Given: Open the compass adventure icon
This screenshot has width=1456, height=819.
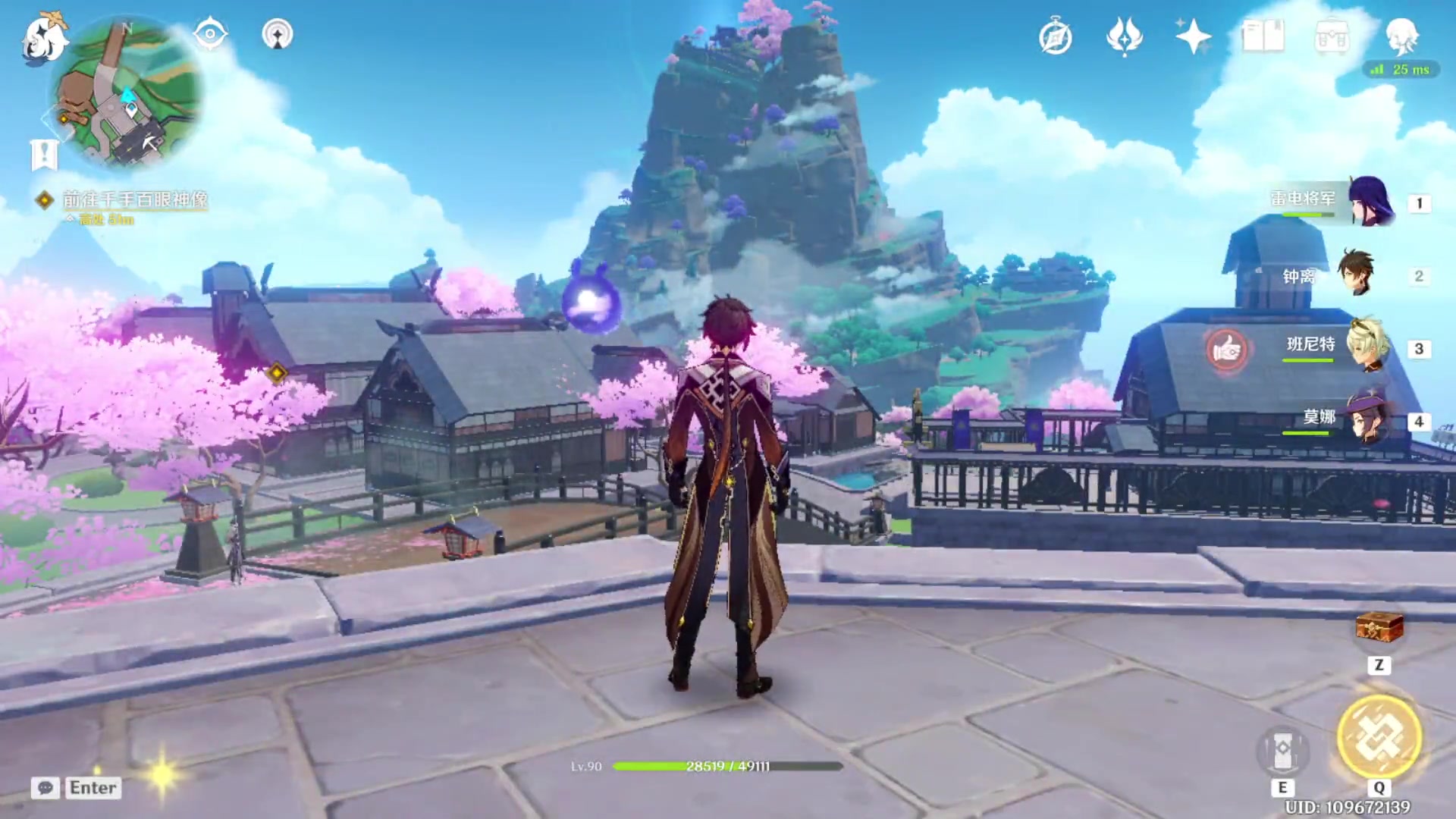Looking at the screenshot, I should pos(1055,37).
